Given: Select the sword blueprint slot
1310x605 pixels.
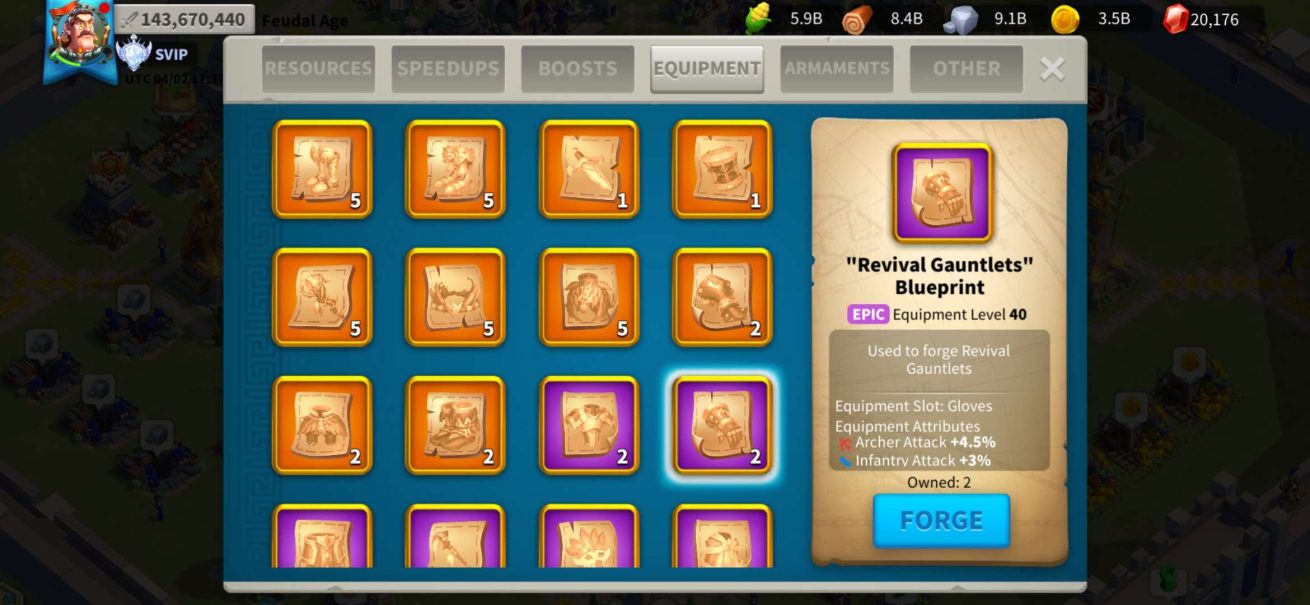Looking at the screenshot, I should pyautogui.click(x=589, y=169).
